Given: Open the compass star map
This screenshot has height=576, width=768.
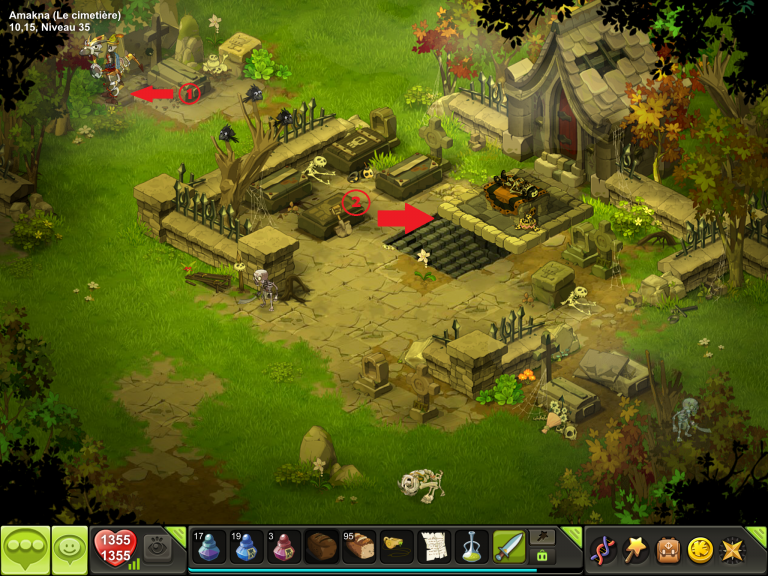Looking at the screenshot, I should (x=731, y=549).
